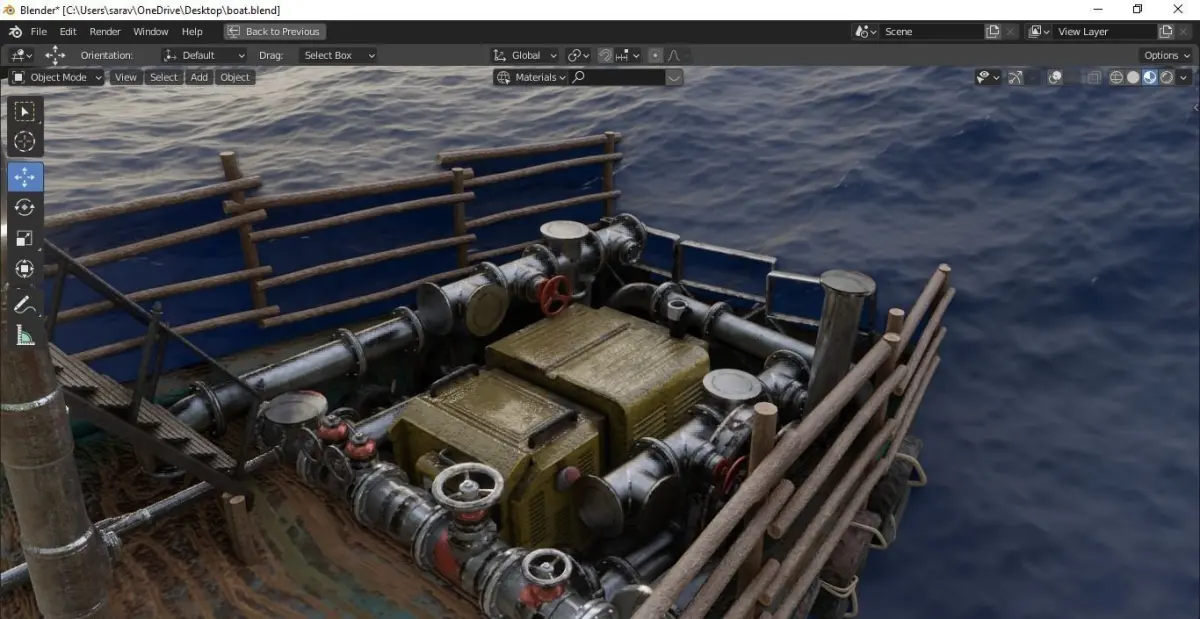The image size is (1200, 619).
Task: Open the Drag Select Box dropdown
Action: [338, 55]
